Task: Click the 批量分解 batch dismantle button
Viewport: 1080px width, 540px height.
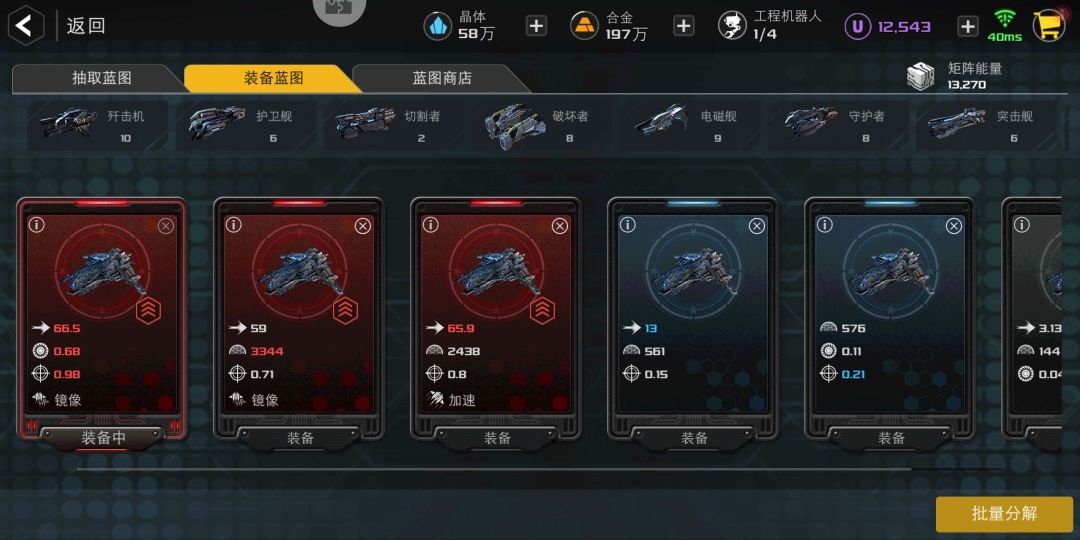Action: point(1004,514)
